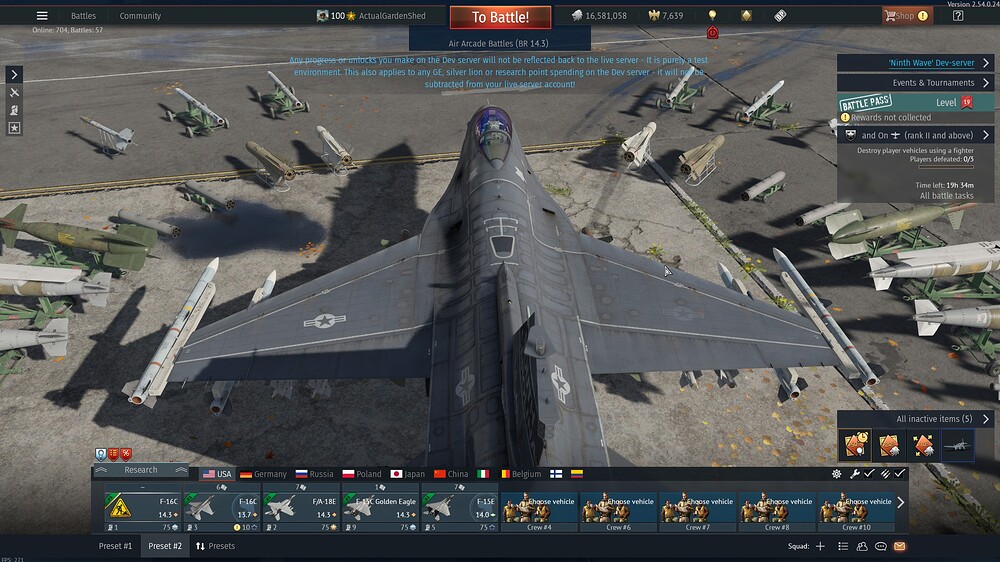Switch to Preset #1
This screenshot has width=1000, height=562.
[x=115, y=546]
